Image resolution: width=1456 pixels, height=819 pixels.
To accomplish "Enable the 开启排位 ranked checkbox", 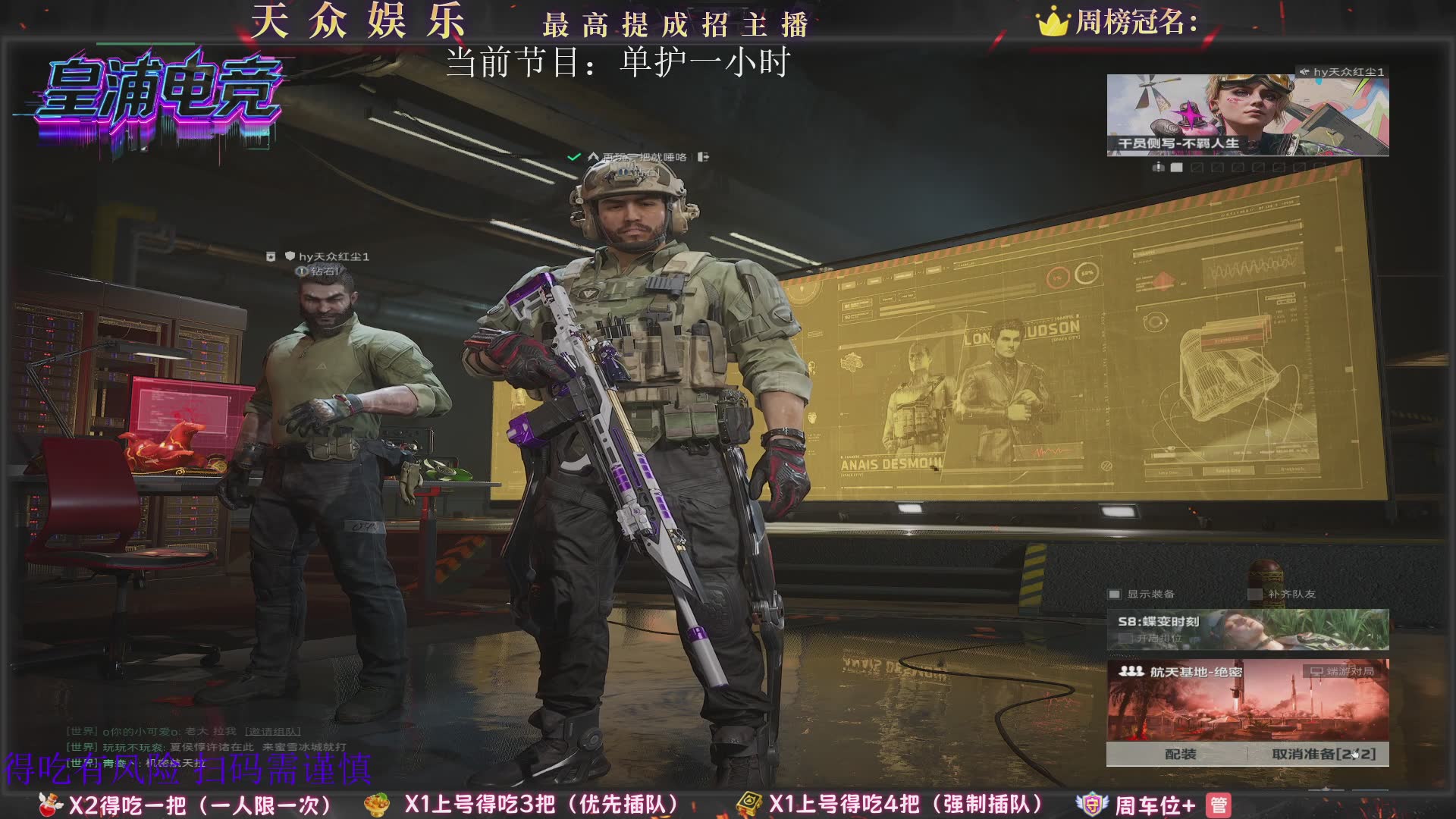I will coord(1126,639).
